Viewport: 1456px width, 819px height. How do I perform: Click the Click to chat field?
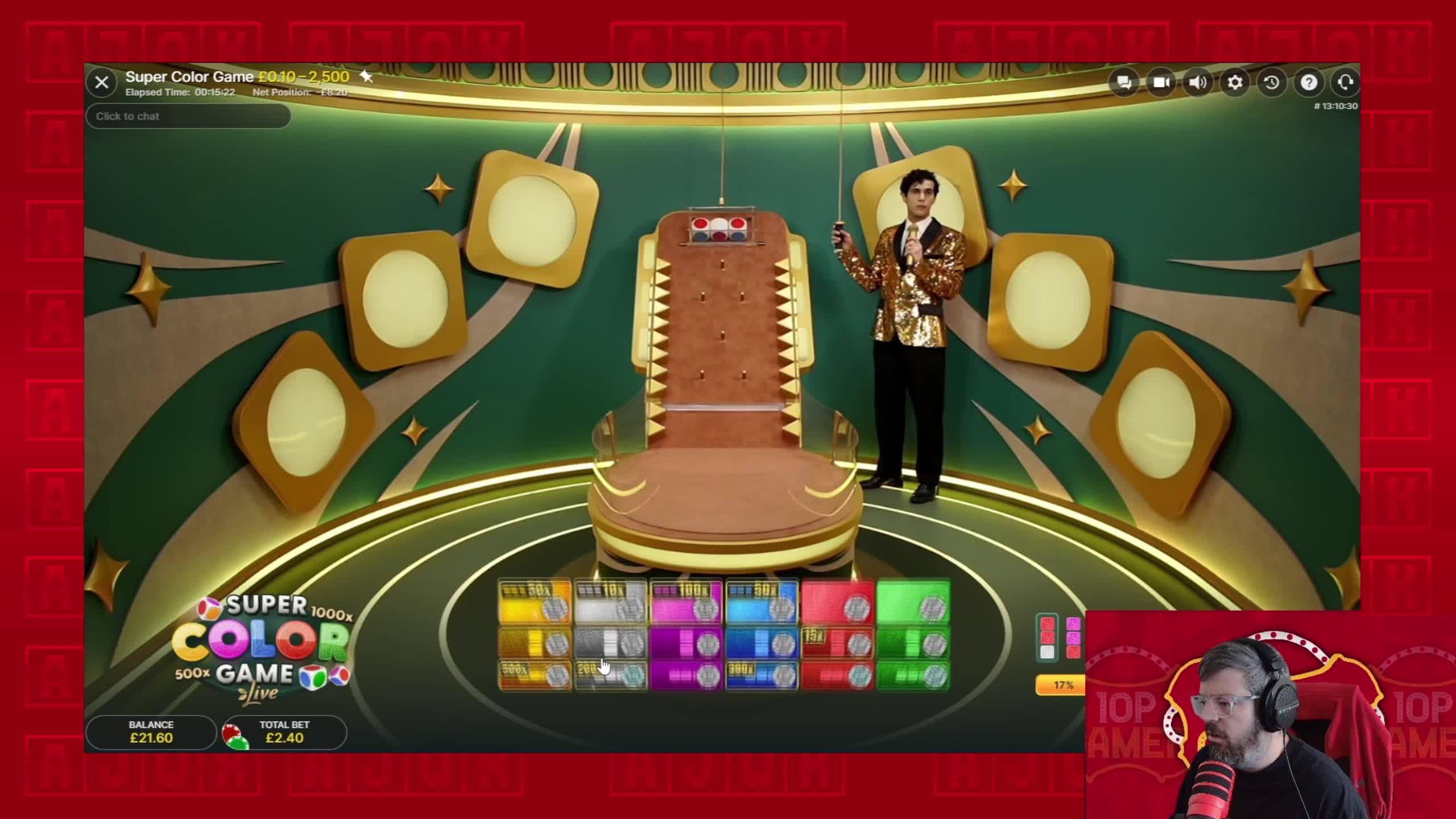click(188, 116)
